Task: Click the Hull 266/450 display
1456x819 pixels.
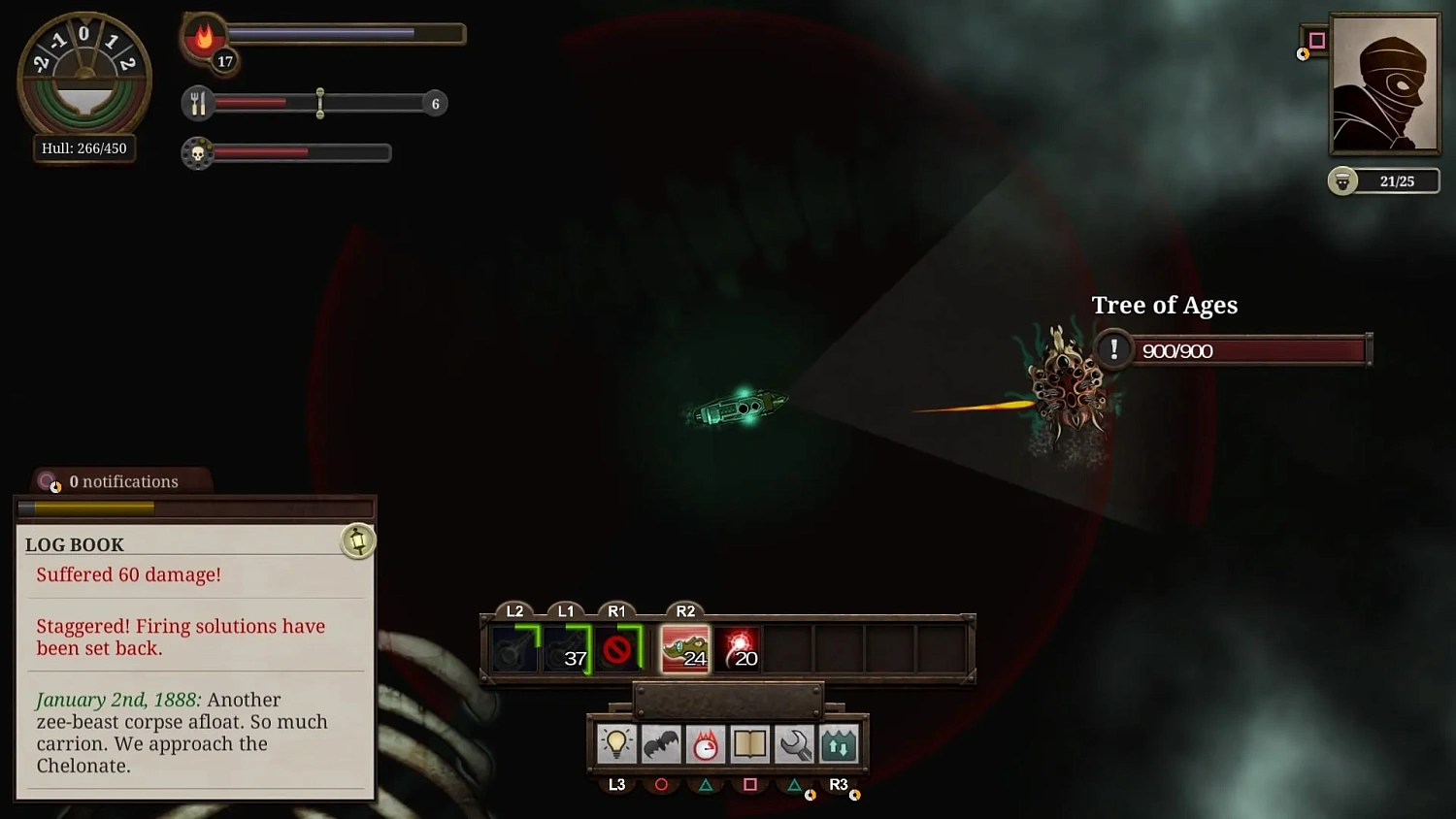Action: pos(83,147)
